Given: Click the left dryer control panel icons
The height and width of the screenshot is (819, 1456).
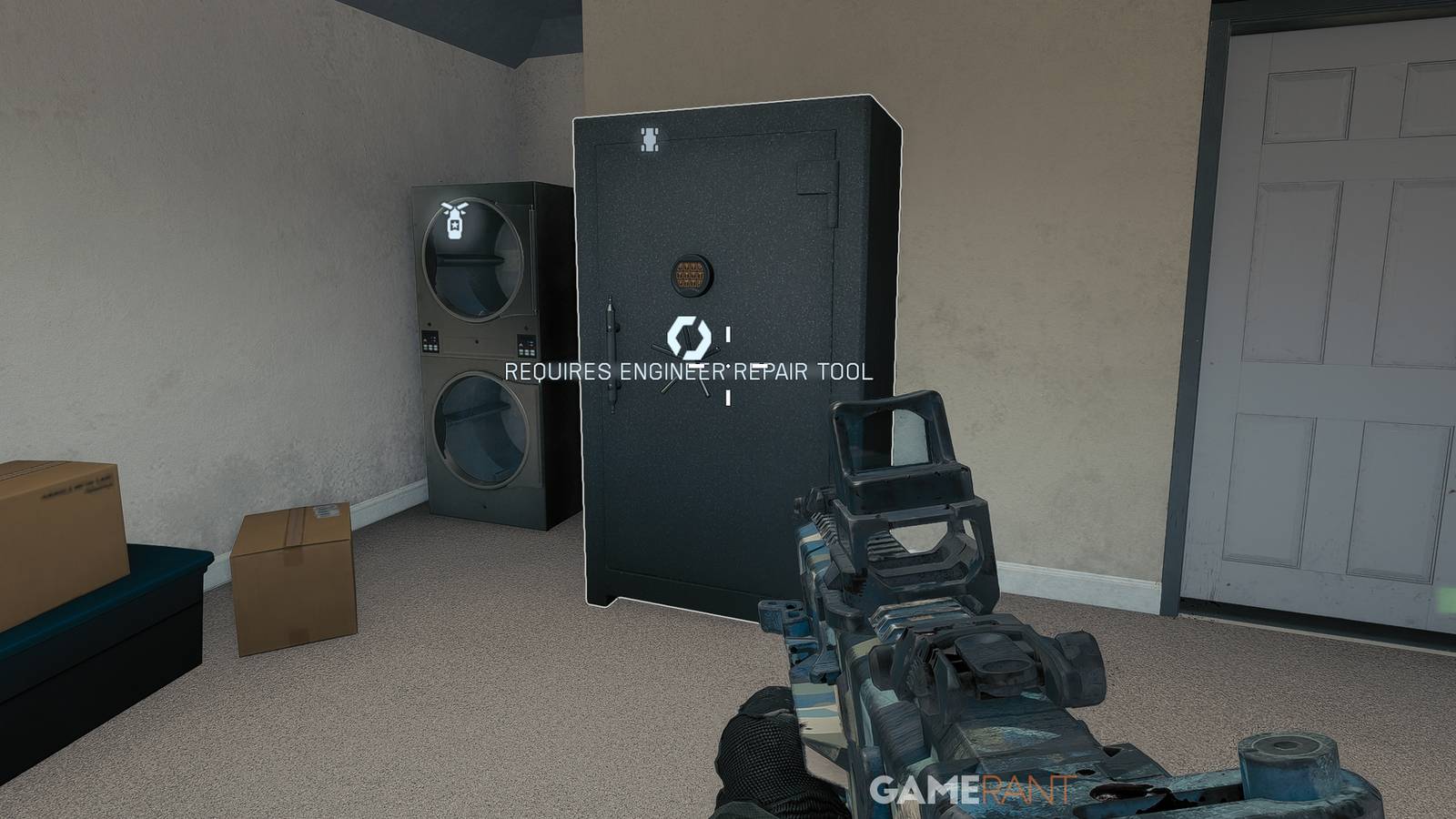Looking at the screenshot, I should click(x=428, y=344).
